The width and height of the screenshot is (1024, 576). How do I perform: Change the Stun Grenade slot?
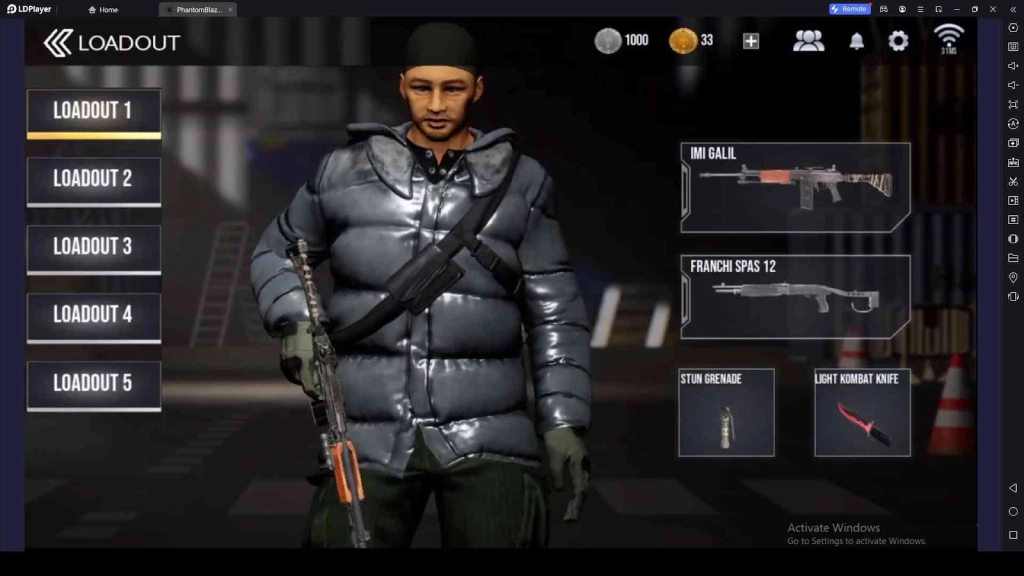tap(726, 412)
